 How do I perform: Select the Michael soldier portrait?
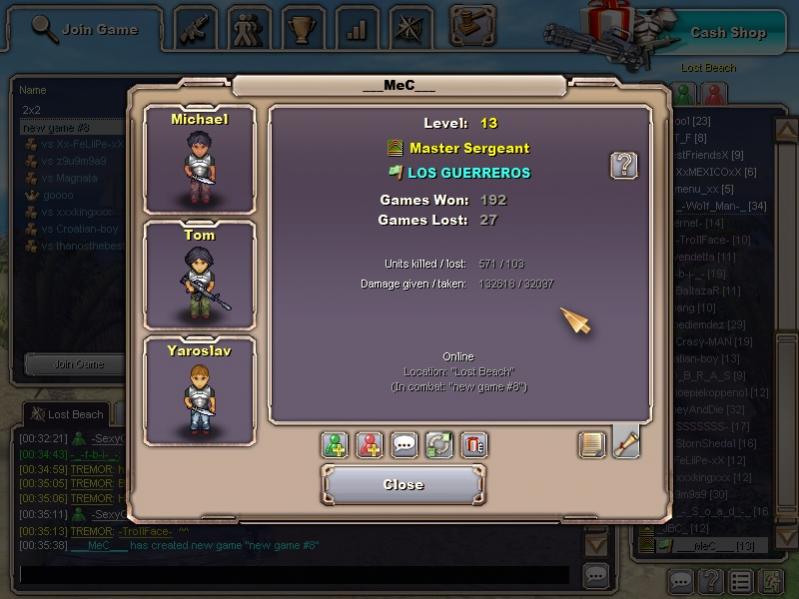(199, 158)
